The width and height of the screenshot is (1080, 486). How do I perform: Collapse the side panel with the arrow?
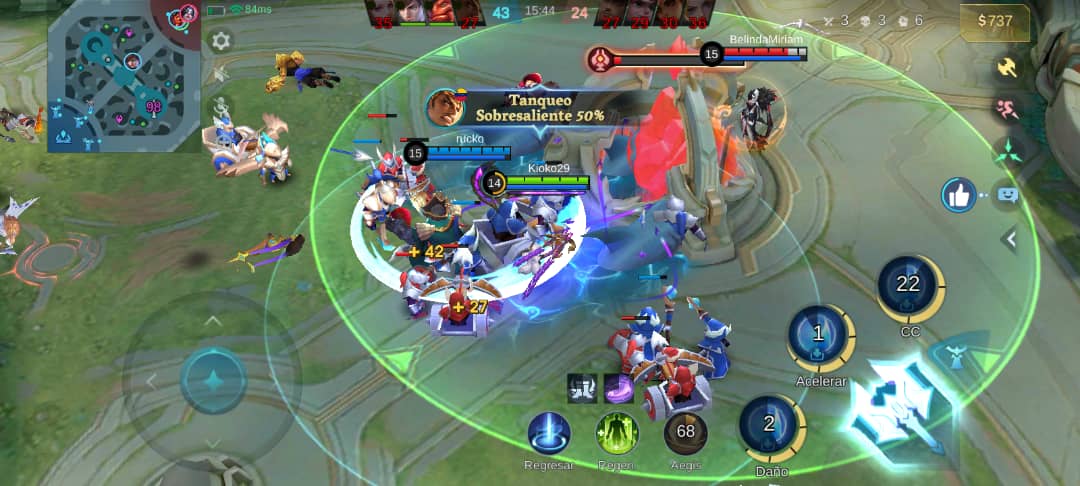1010,239
